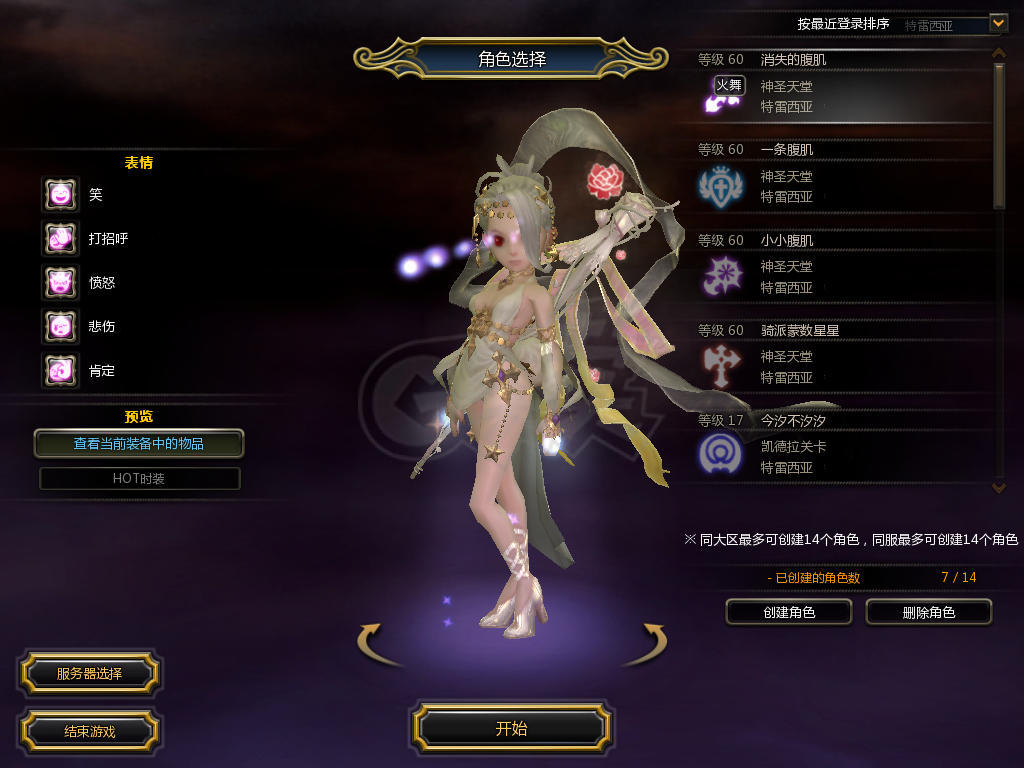
Task: Quit with the 结束游戏 button
Action: pos(89,731)
